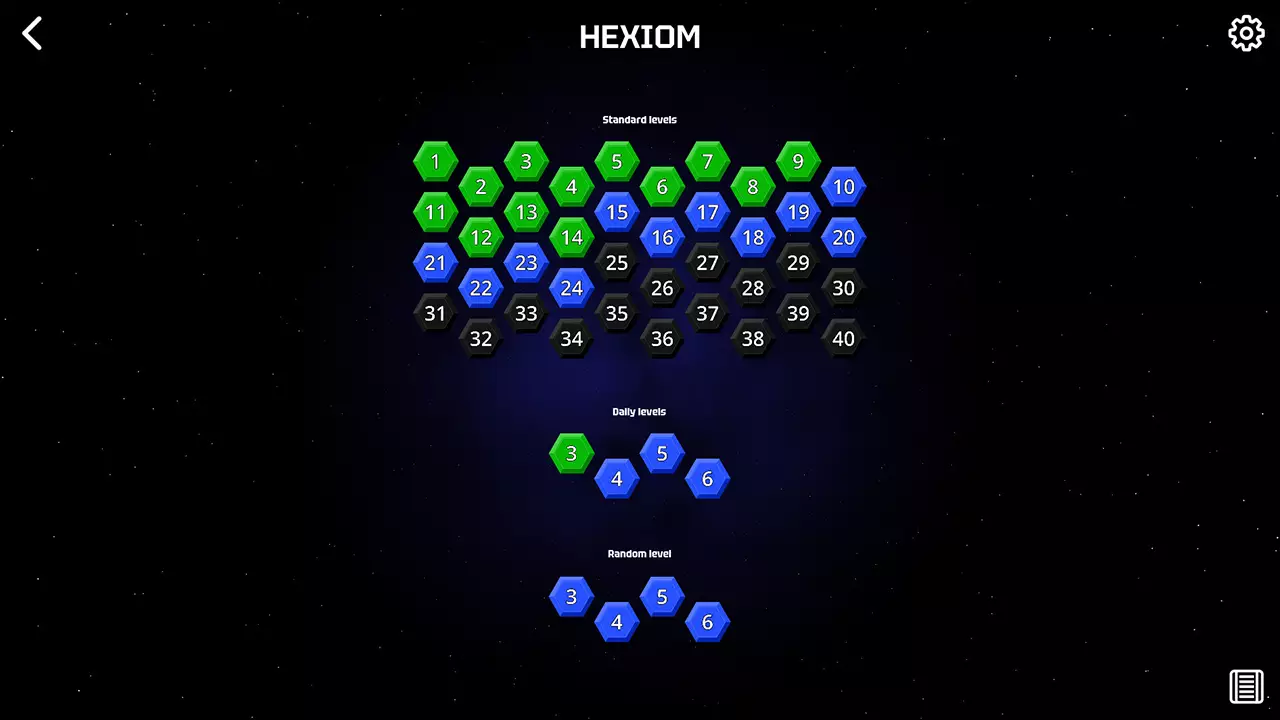This screenshot has height=720, width=1280.
Task: Select level 33 dark hexagon
Action: click(x=526, y=313)
